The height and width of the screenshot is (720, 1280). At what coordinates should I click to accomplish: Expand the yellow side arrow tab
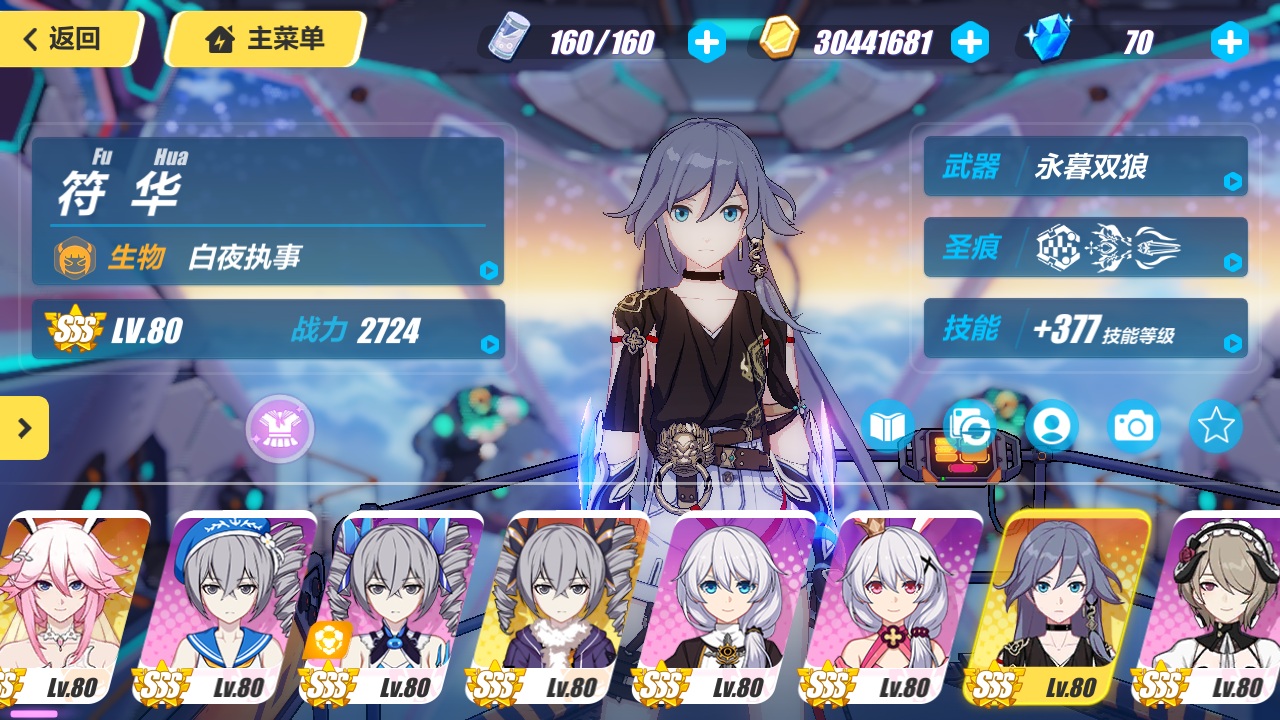tap(24, 428)
